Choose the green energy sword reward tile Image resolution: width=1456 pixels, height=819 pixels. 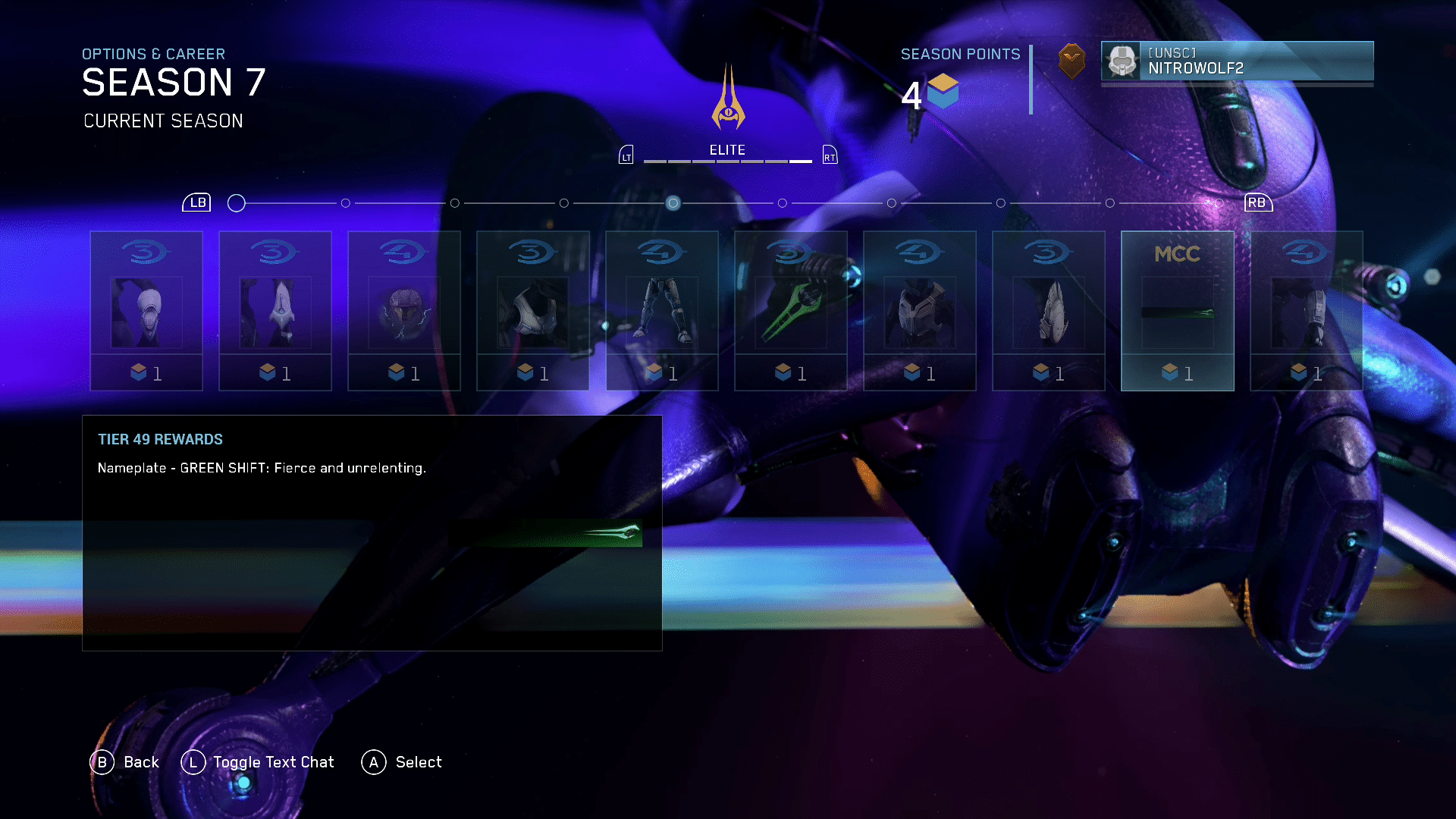(790, 311)
